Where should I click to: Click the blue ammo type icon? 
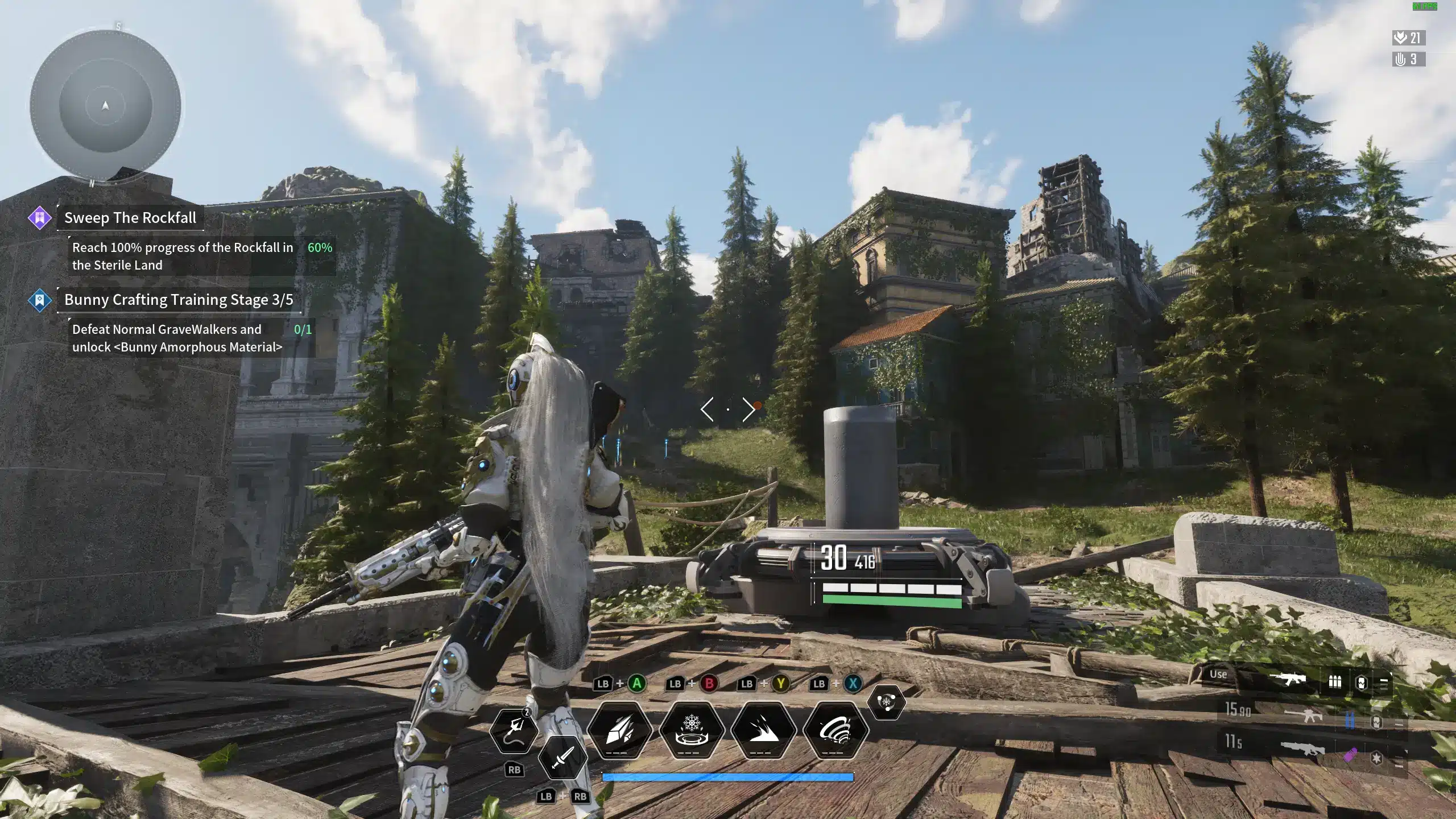1350,721
